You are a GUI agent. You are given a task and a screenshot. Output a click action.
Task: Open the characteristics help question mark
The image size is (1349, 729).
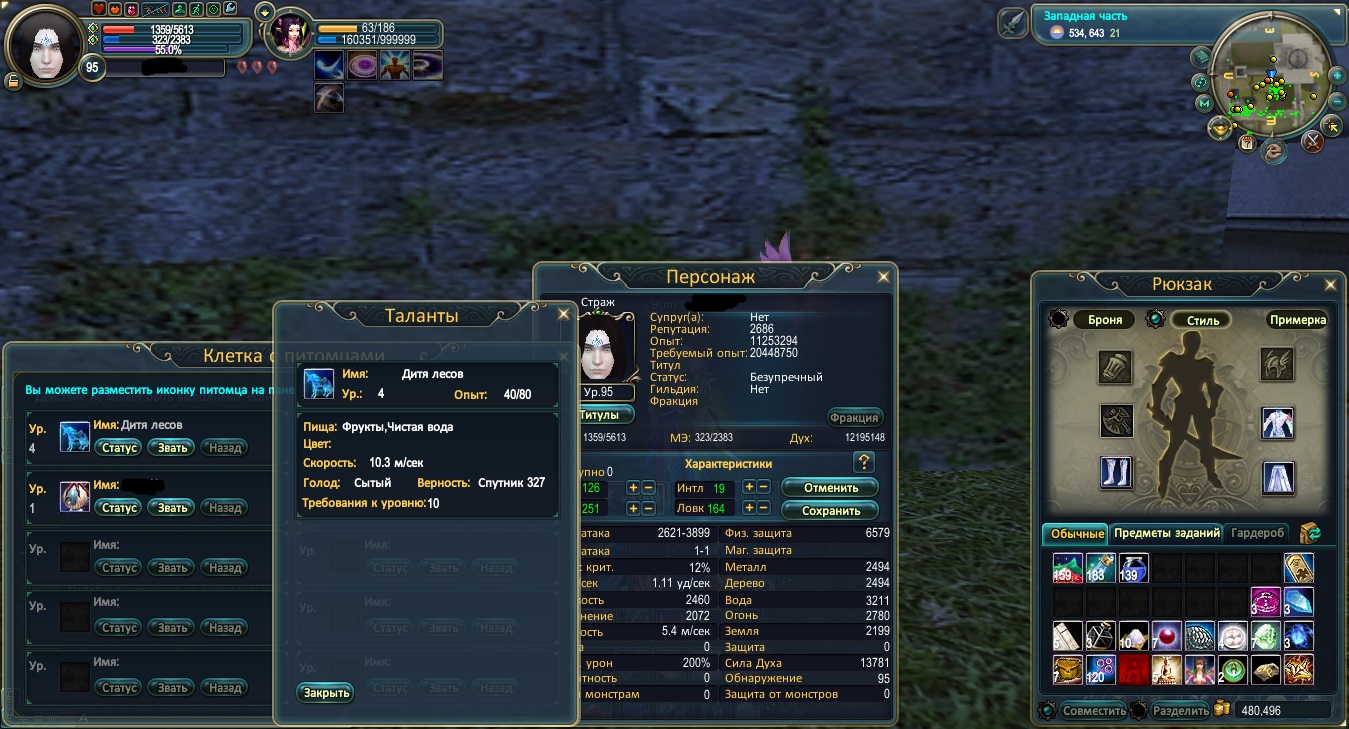865,462
